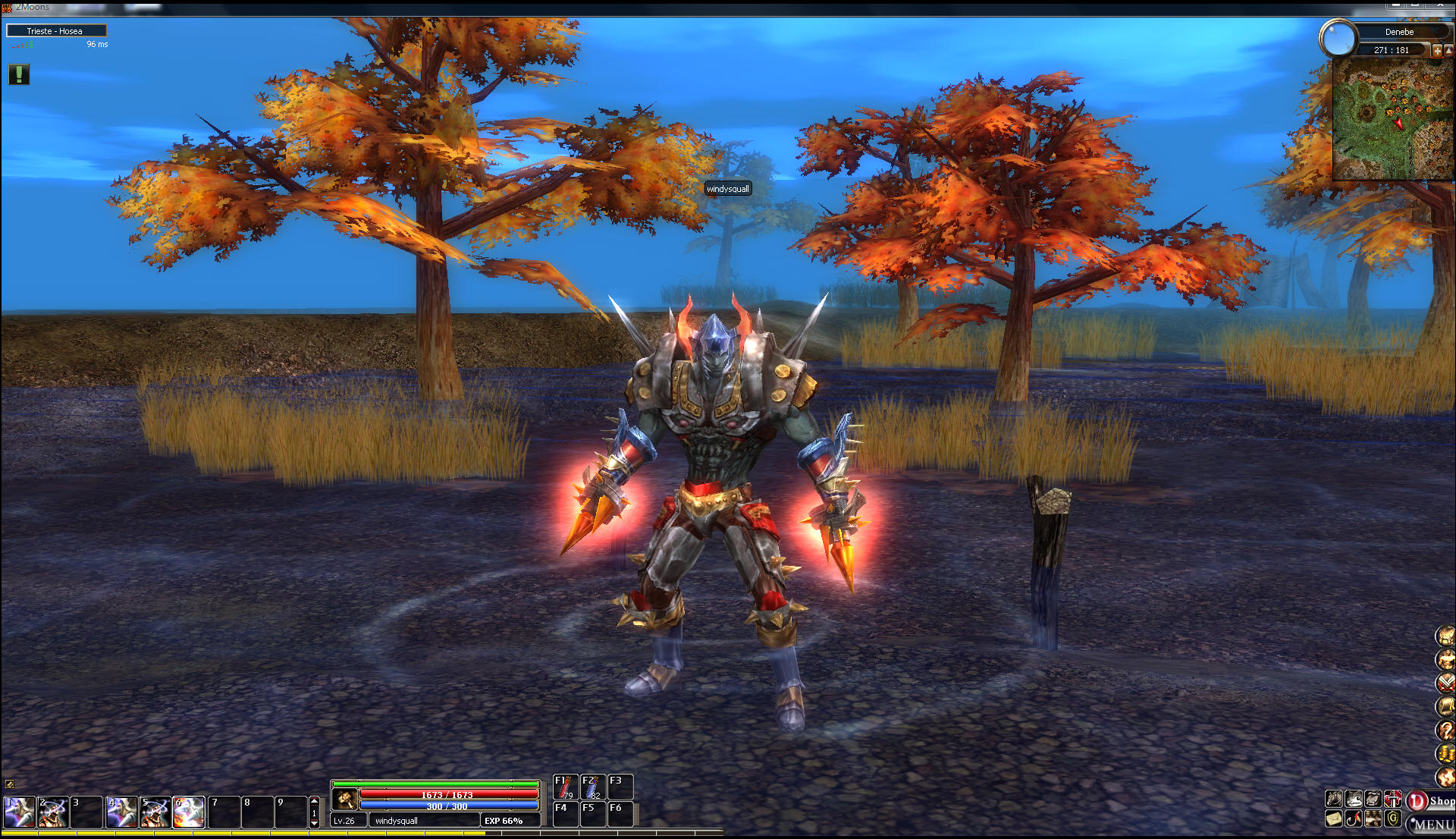Click the gold coins stack icon

click(x=1445, y=753)
